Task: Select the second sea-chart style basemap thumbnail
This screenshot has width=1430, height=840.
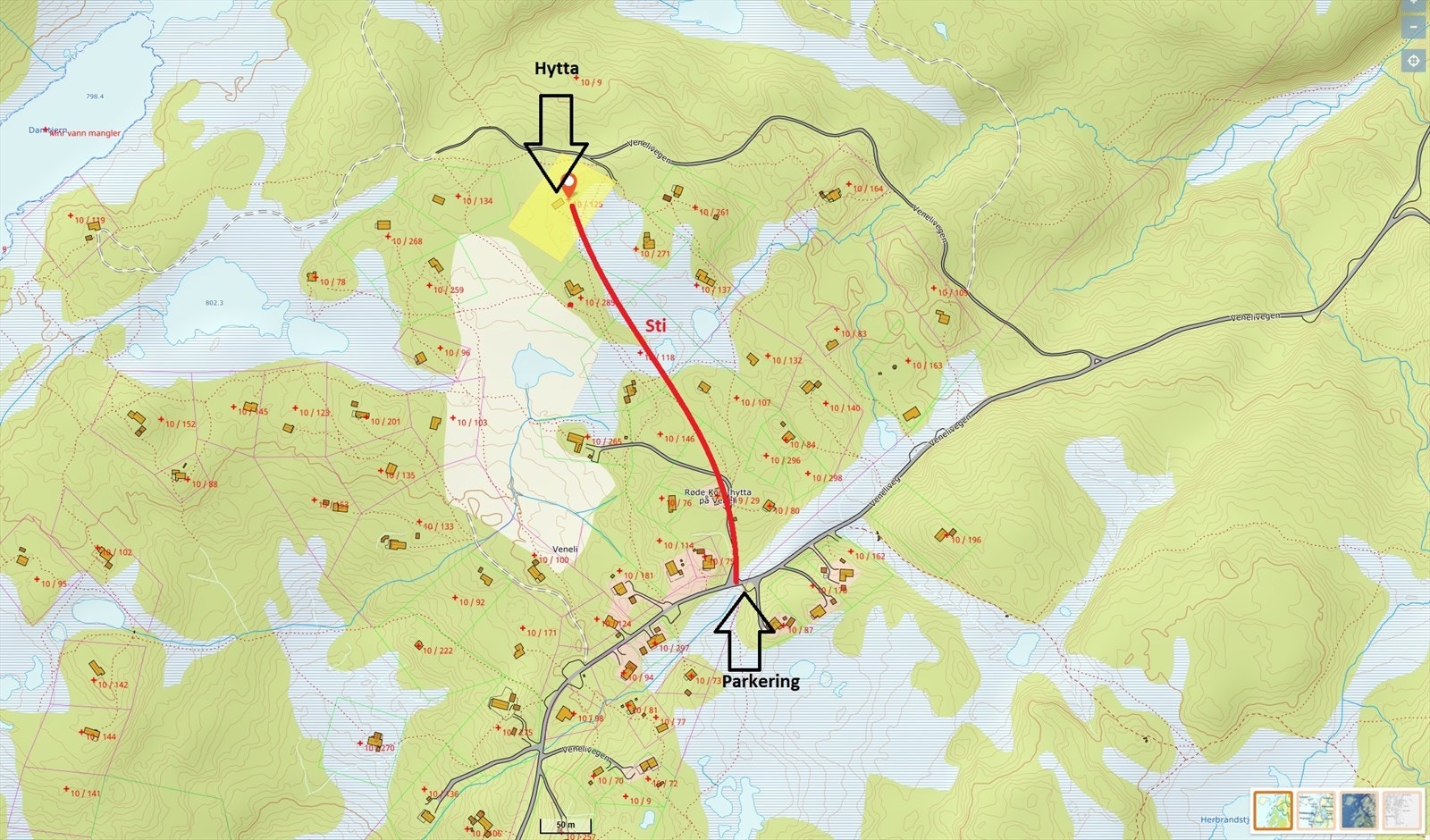Action: (1316, 811)
